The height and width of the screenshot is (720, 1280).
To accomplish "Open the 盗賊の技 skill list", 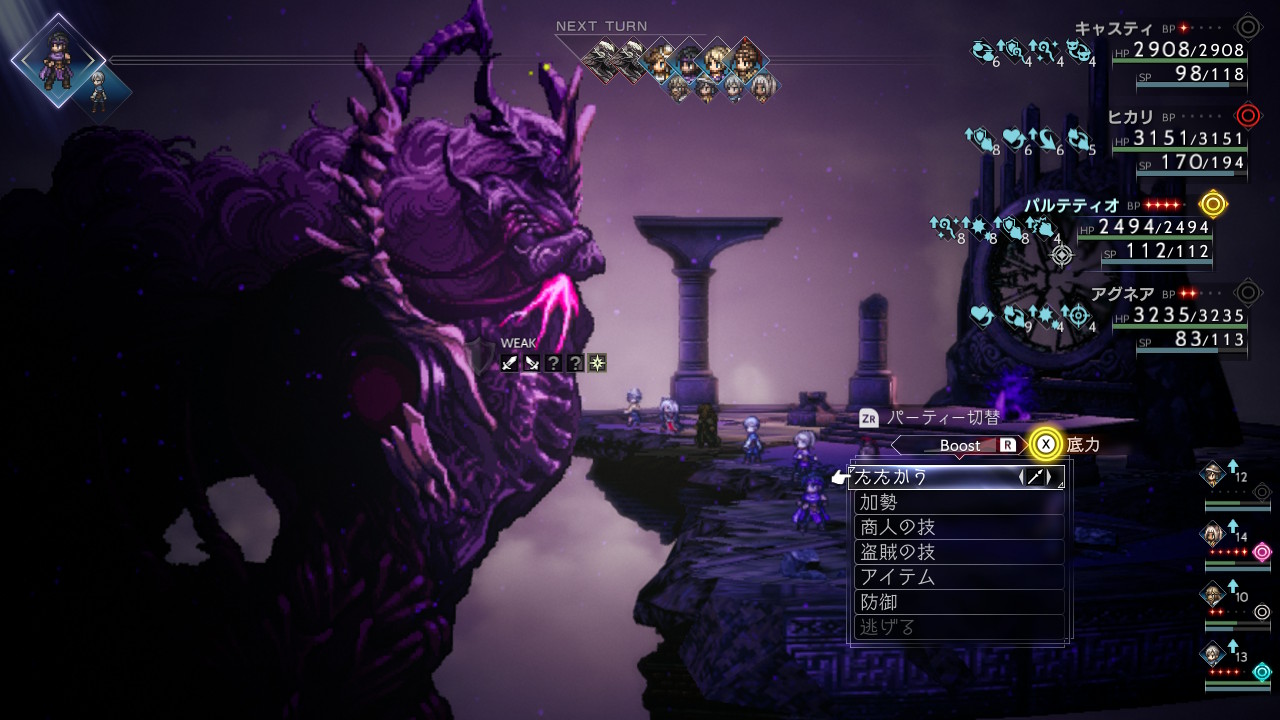I will click(x=958, y=552).
